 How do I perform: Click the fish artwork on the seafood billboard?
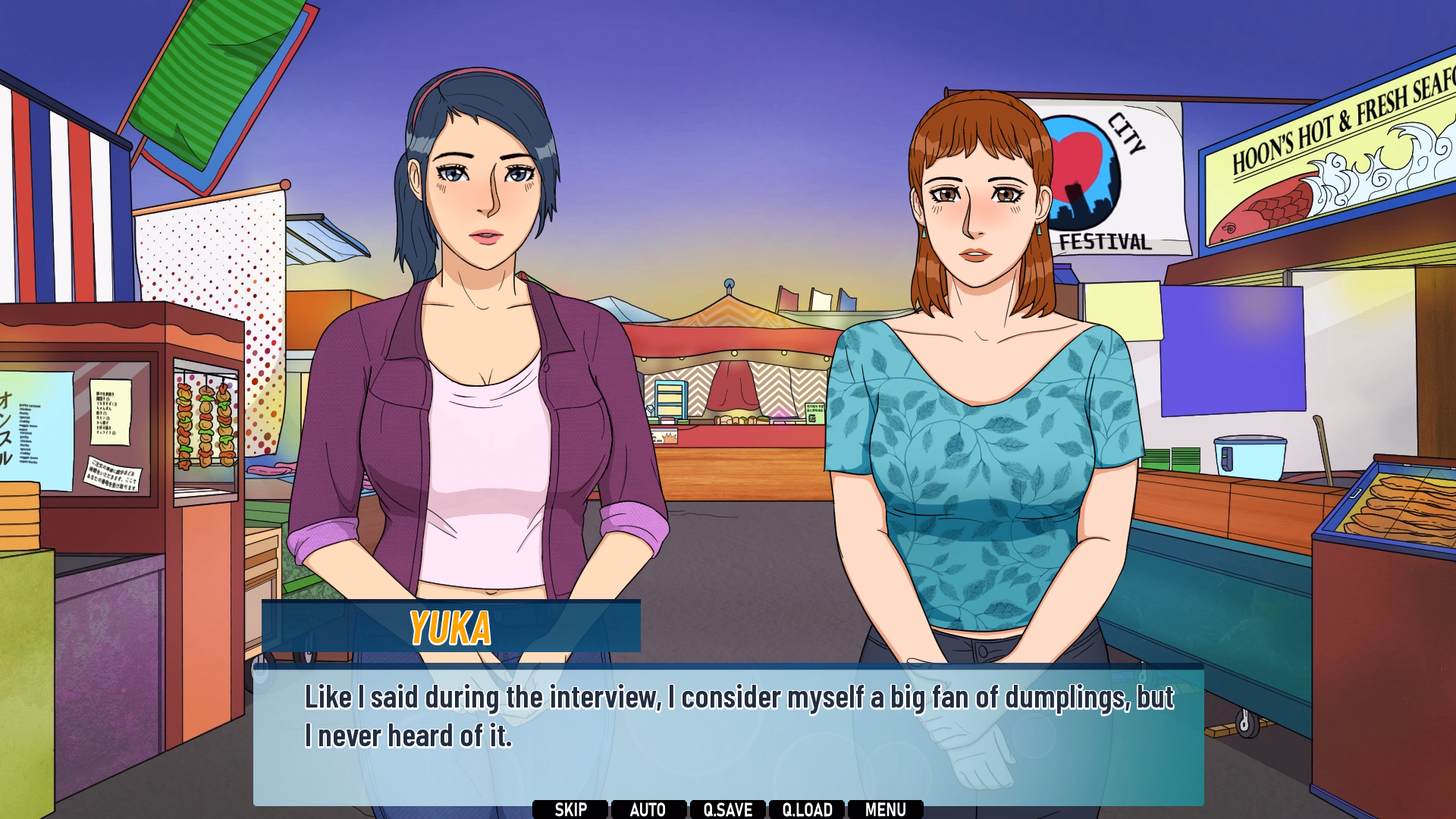point(1274,205)
